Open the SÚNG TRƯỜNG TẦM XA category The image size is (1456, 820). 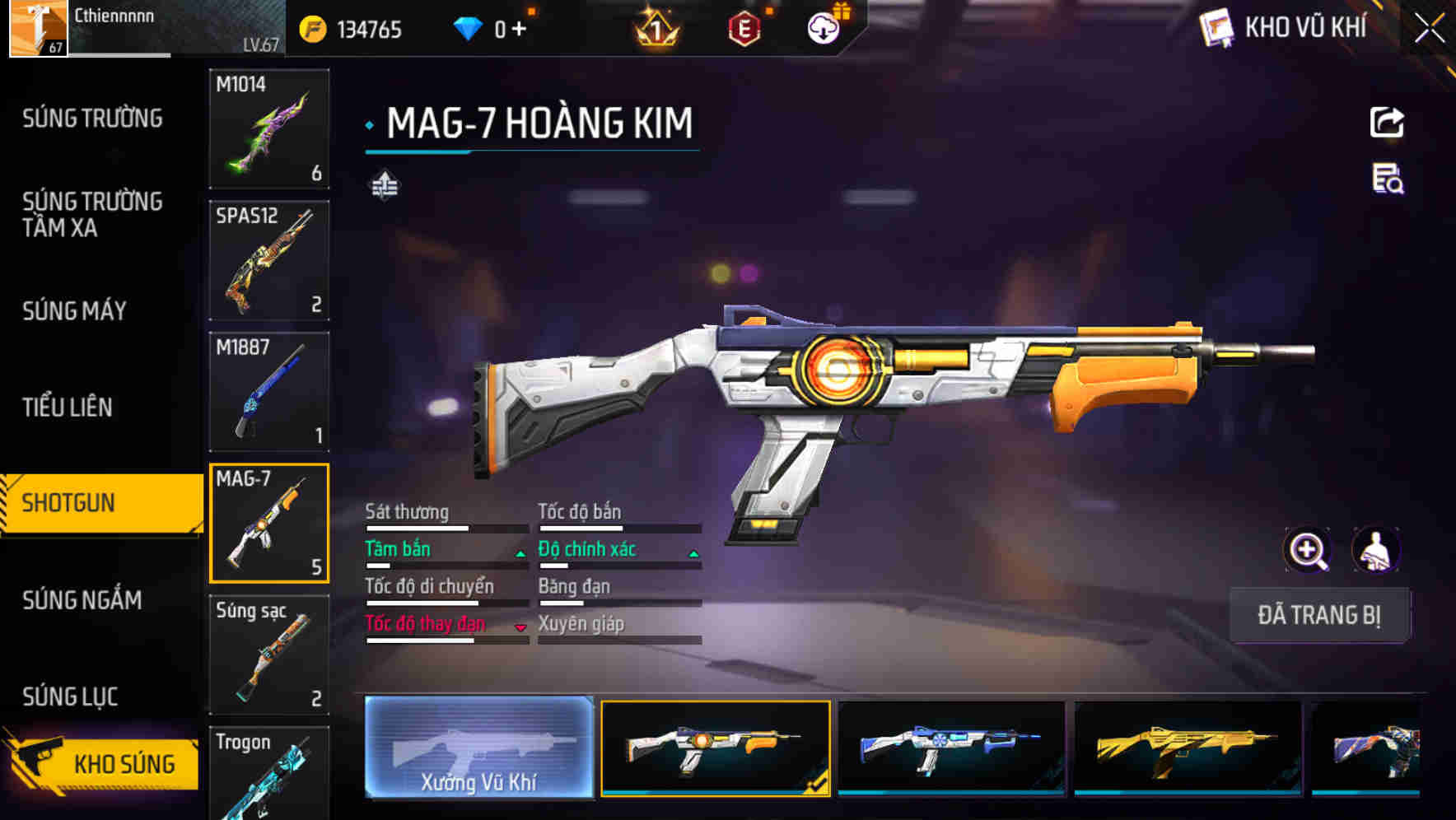(92, 214)
